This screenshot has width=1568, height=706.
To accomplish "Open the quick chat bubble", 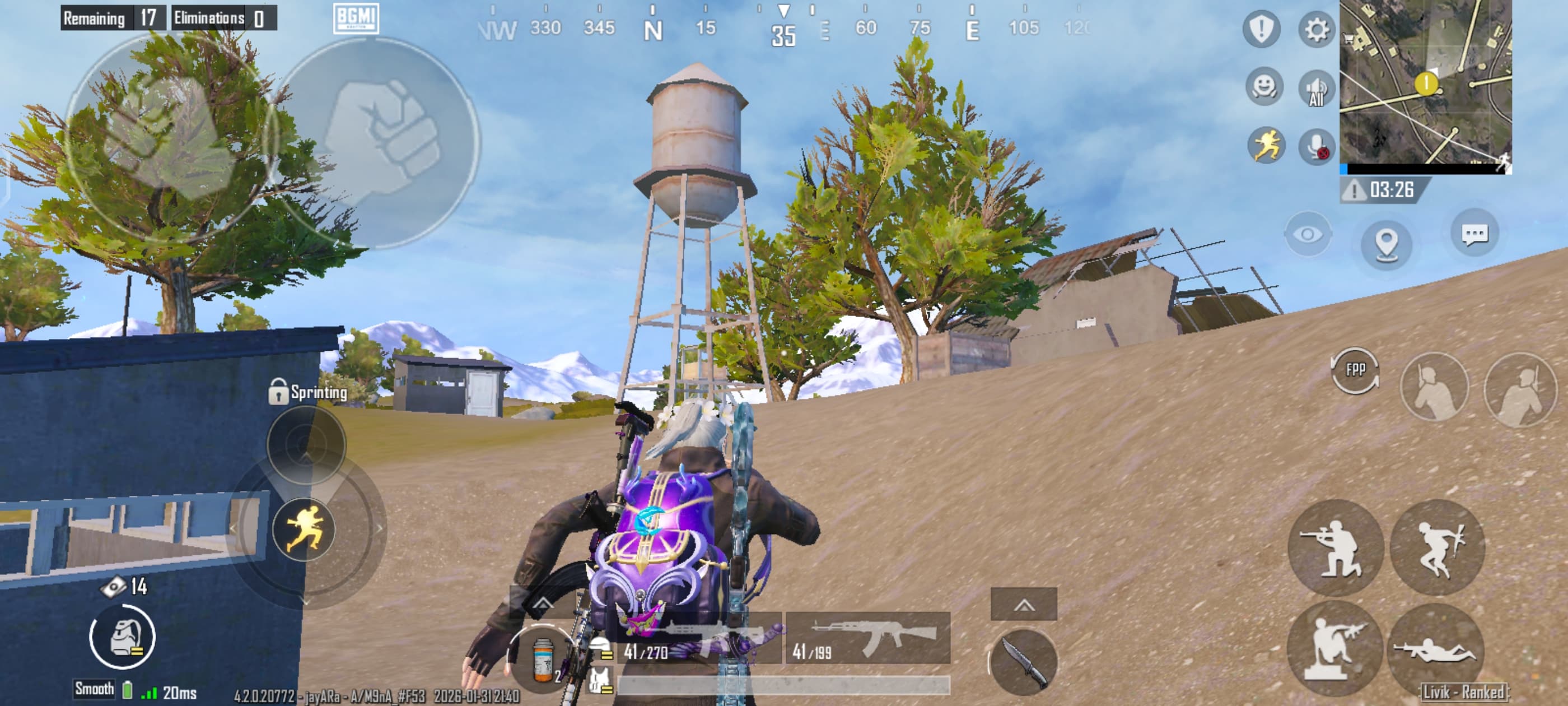I will (x=1474, y=234).
